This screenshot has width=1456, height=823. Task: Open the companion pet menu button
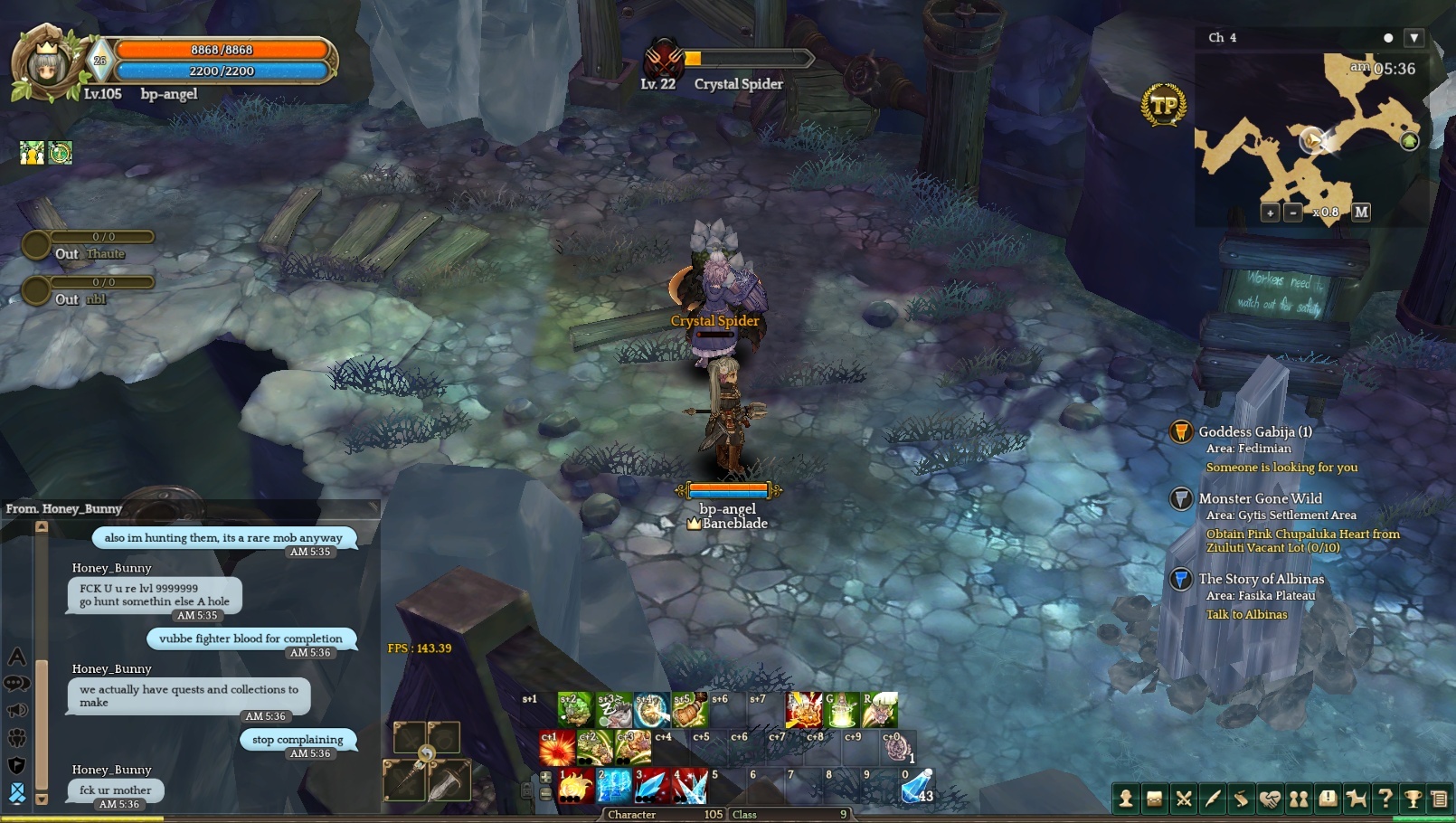pyautogui.click(x=1357, y=799)
